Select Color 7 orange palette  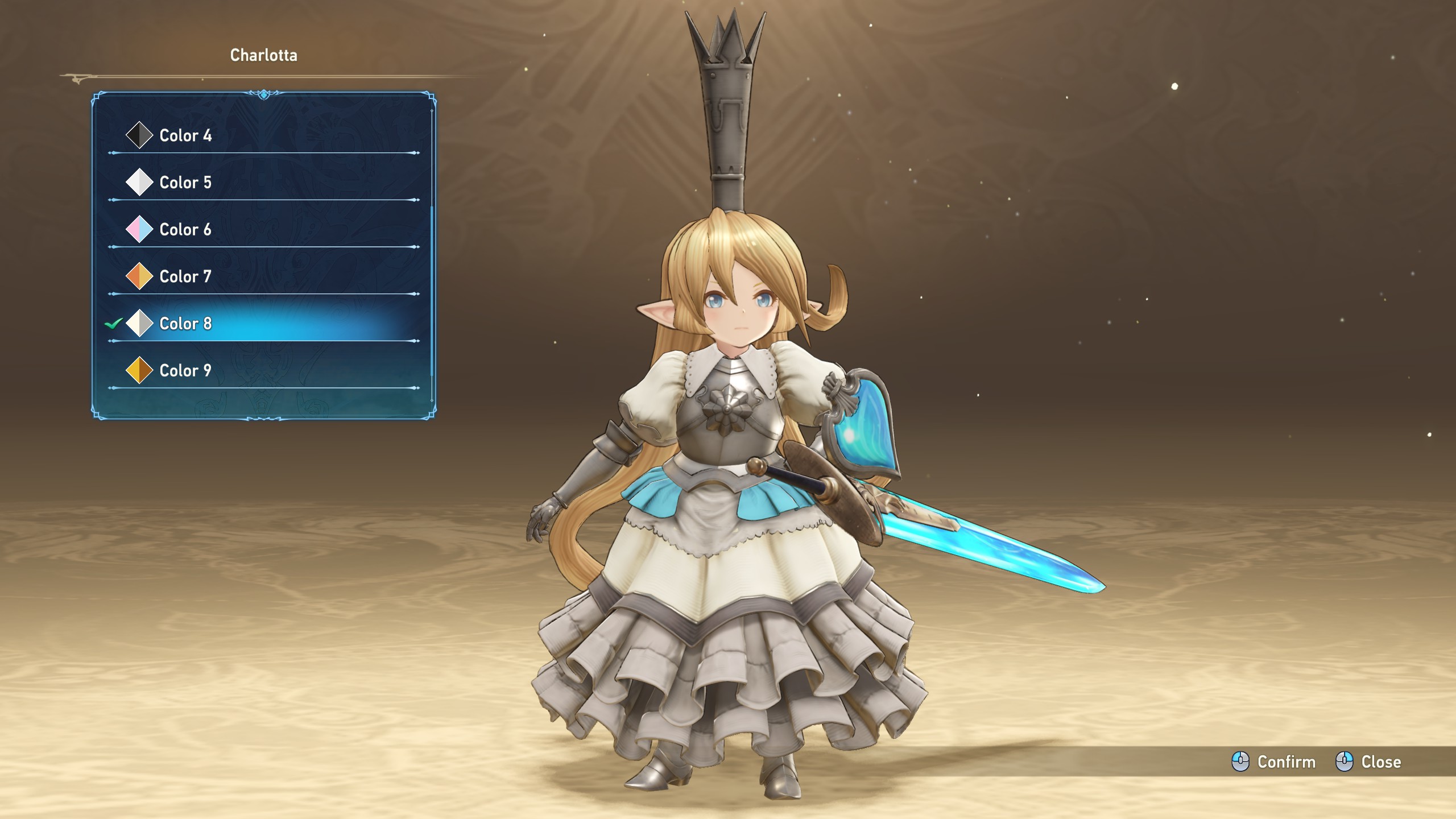tap(185, 276)
